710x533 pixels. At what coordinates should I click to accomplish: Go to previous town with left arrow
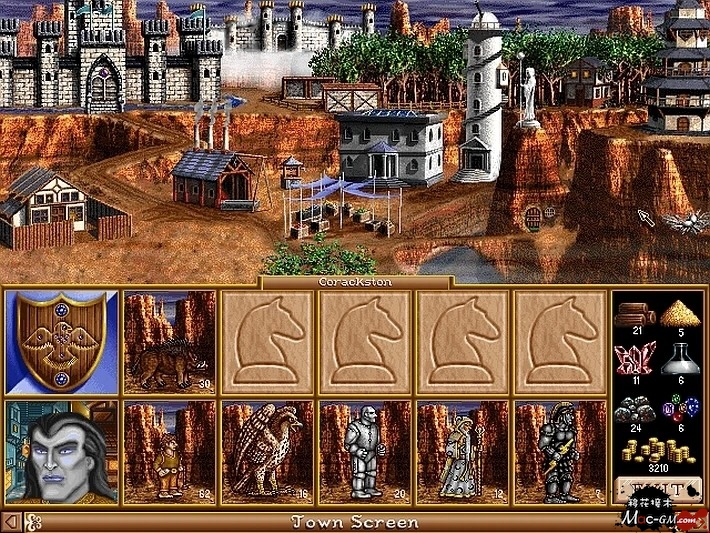point(11,522)
